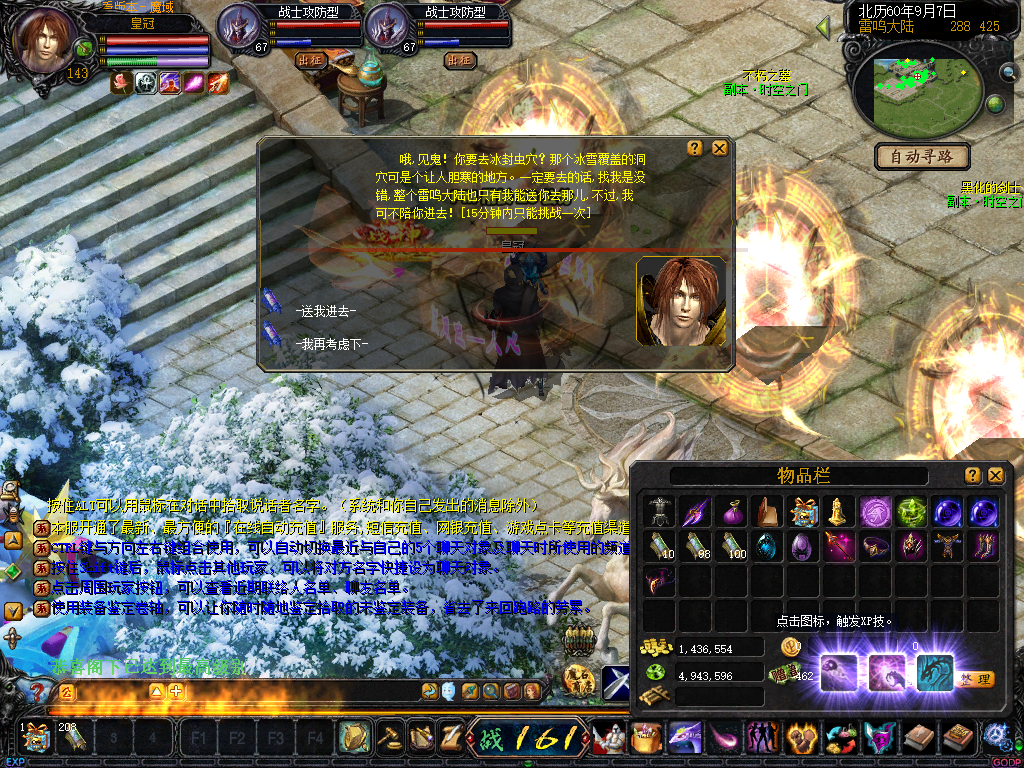
Task: Pick the scroll stack showing 100
Action: (731, 547)
